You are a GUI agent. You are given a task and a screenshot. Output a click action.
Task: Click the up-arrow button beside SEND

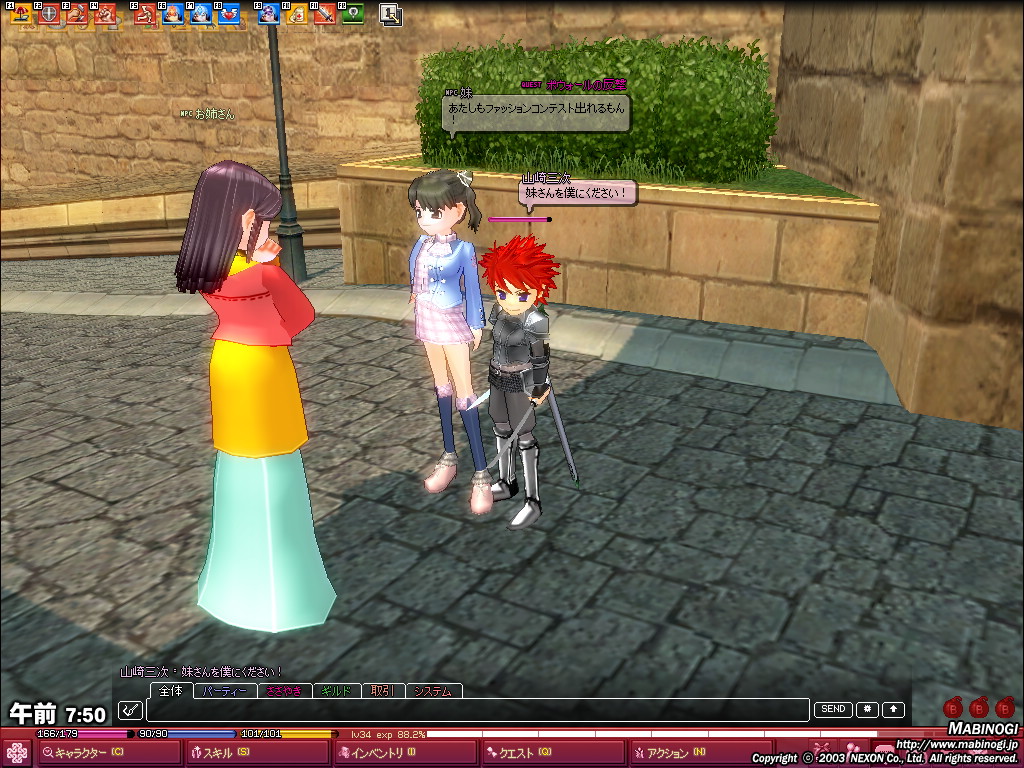tap(893, 710)
